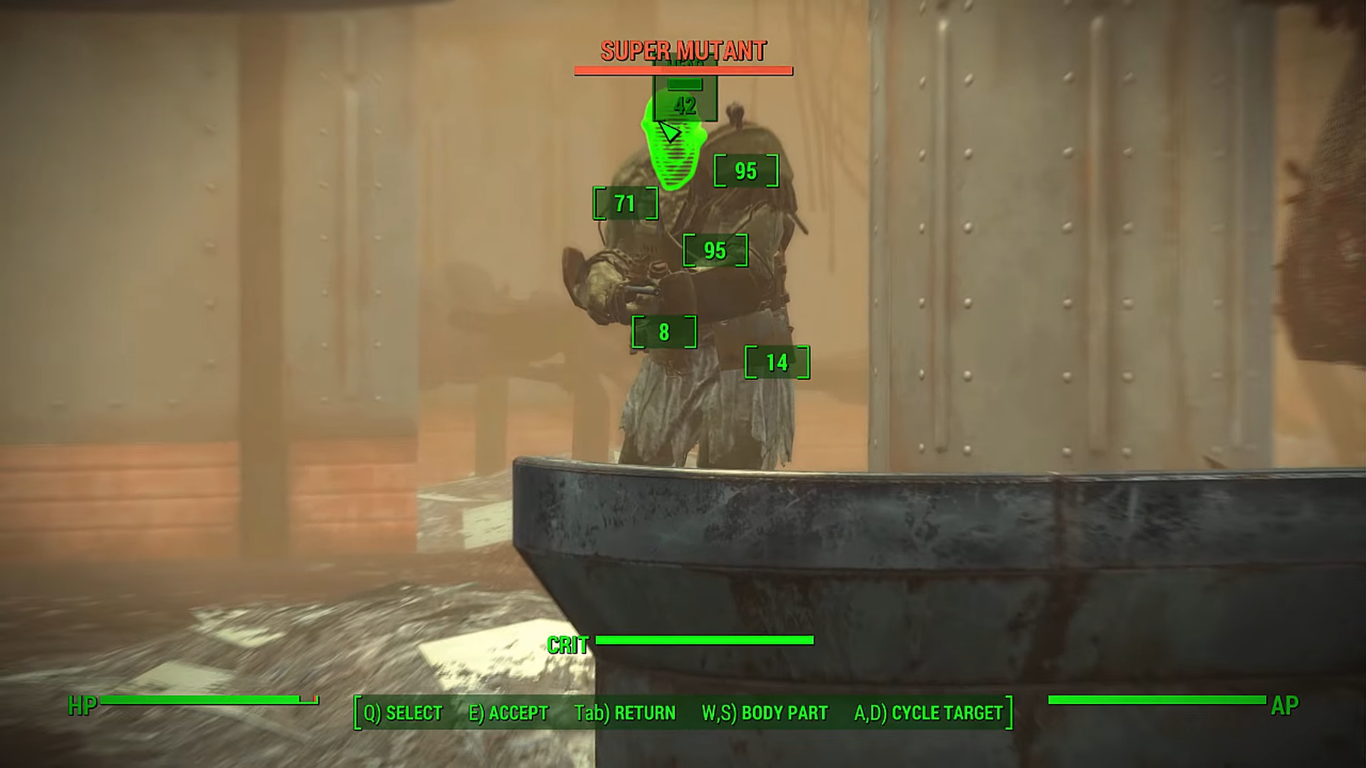Select the SUPER MUTANT name banner
Image resolution: width=1366 pixels, height=768 pixels.
tap(683, 51)
